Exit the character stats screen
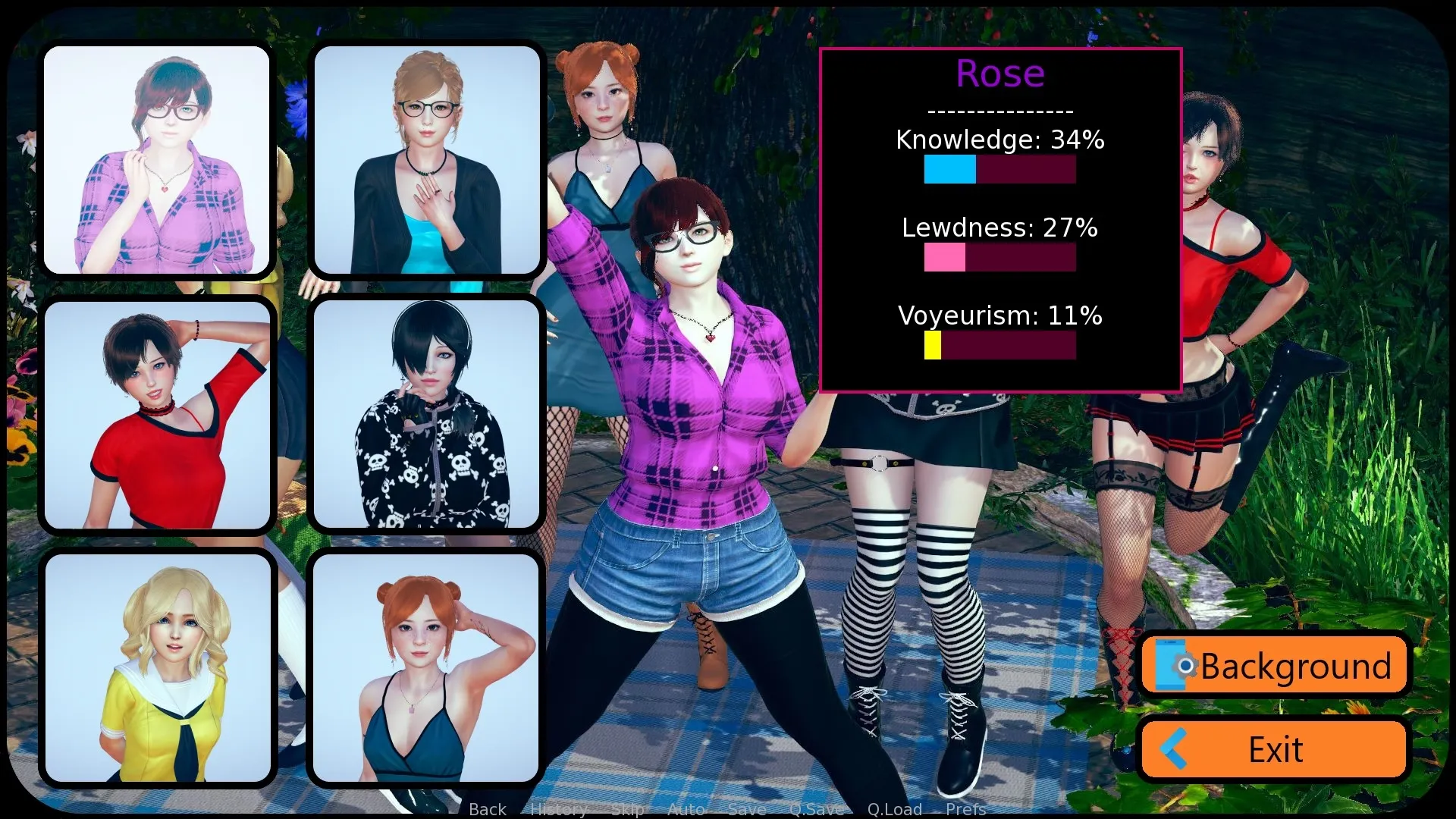The height and width of the screenshot is (819, 1456). tap(1274, 749)
